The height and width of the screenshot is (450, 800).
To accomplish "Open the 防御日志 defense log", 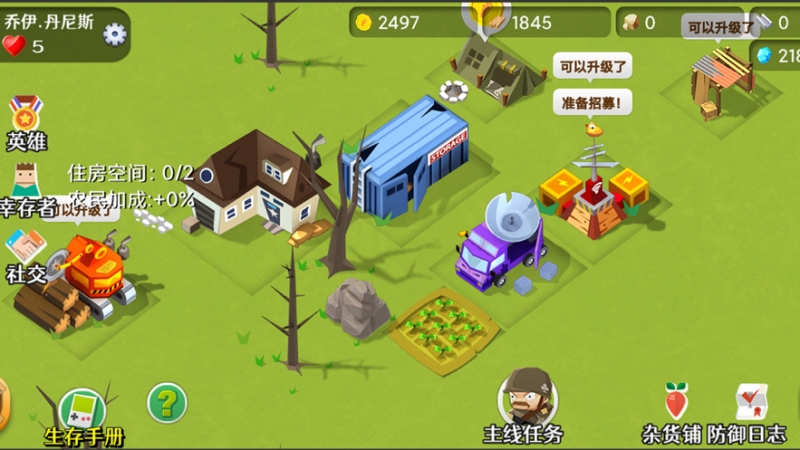I will point(747,408).
